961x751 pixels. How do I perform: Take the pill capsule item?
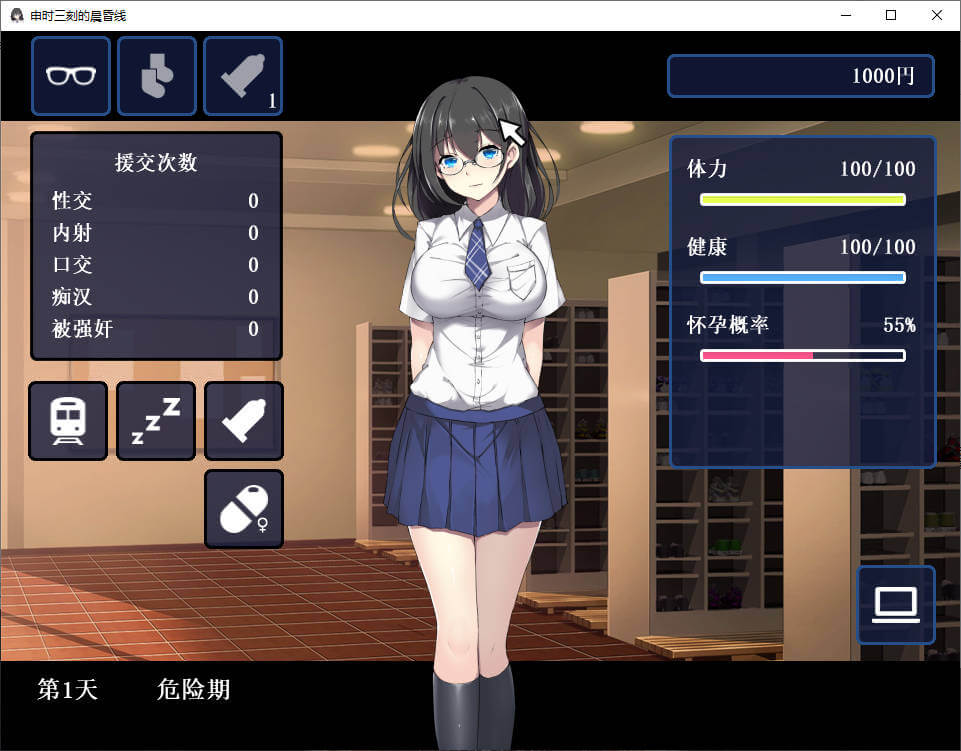click(244, 509)
